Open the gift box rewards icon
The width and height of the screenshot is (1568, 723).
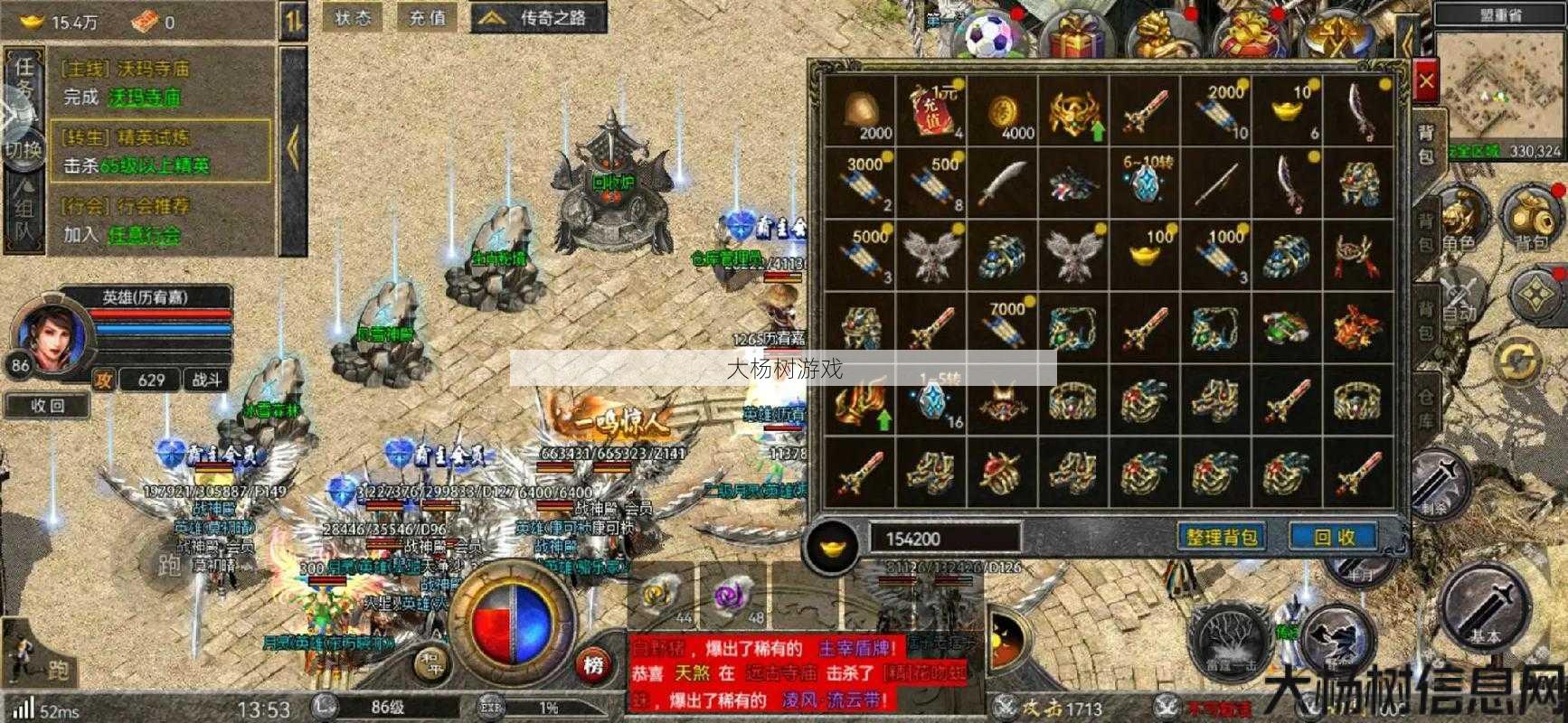[1075, 34]
